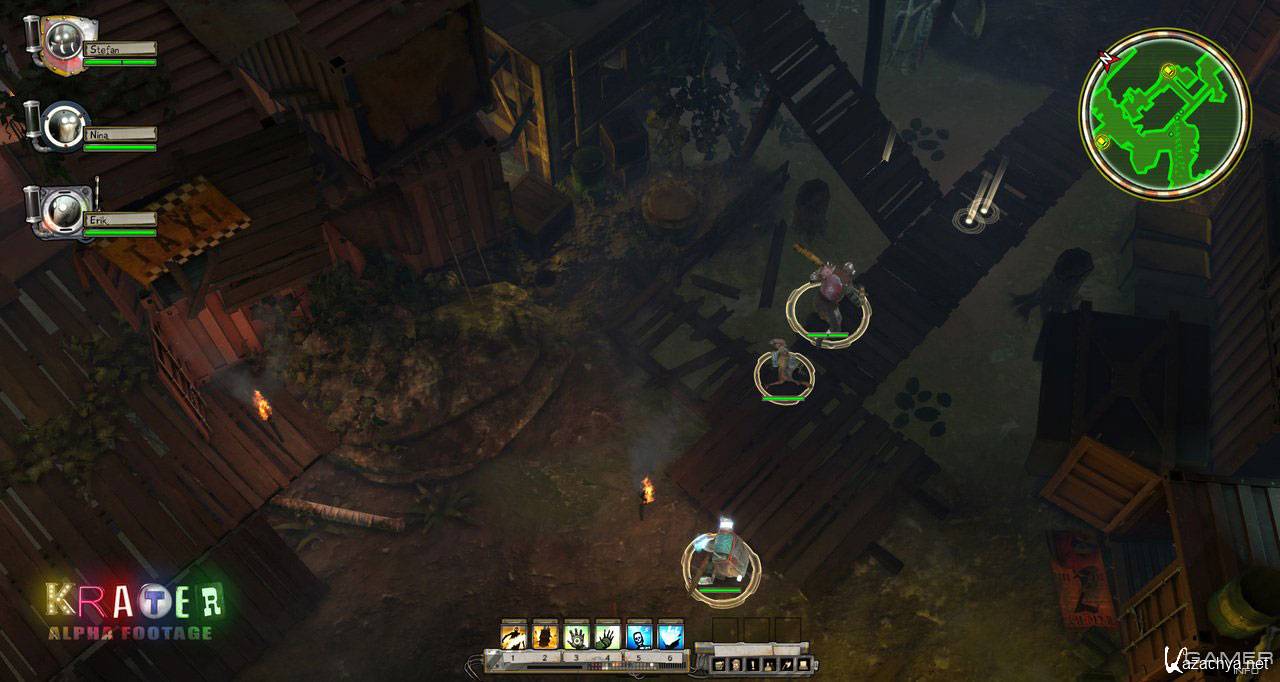Trigger the green open hand ability in slot 4
The height and width of the screenshot is (682, 1280).
[608, 635]
